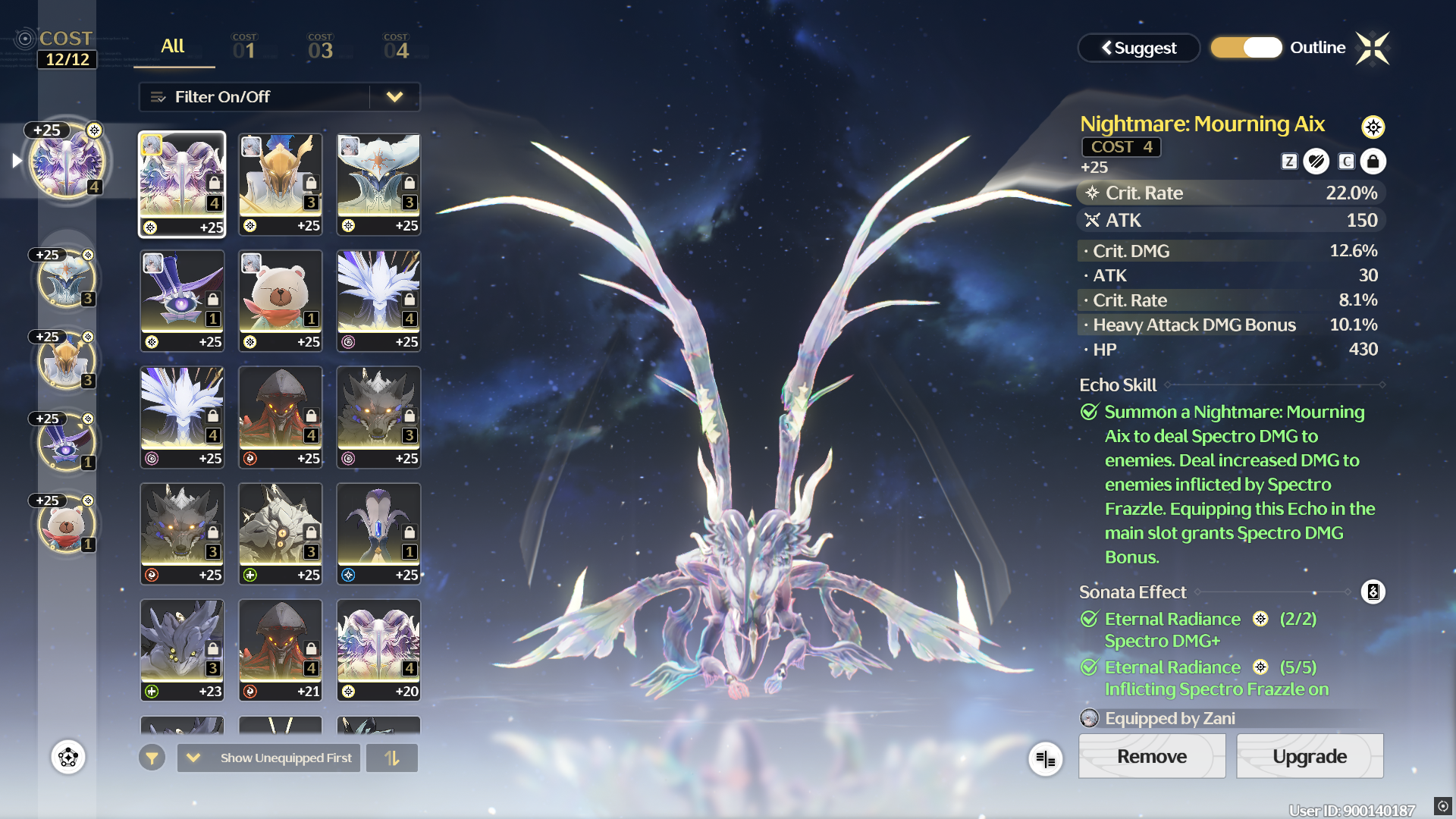Filter echoes by Cost 3 tab
The image size is (1456, 819).
[320, 47]
